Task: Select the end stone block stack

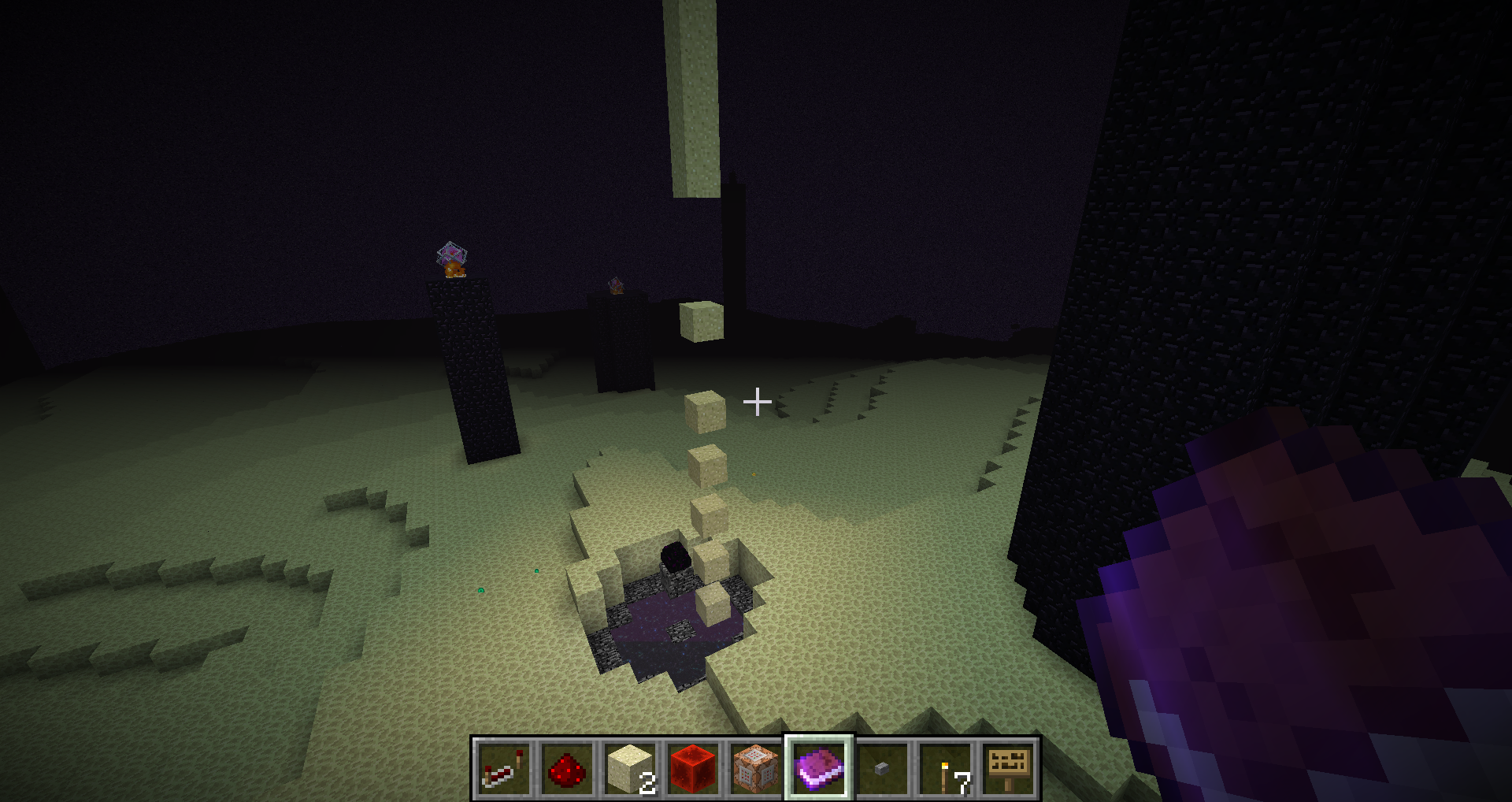Action: [630, 768]
